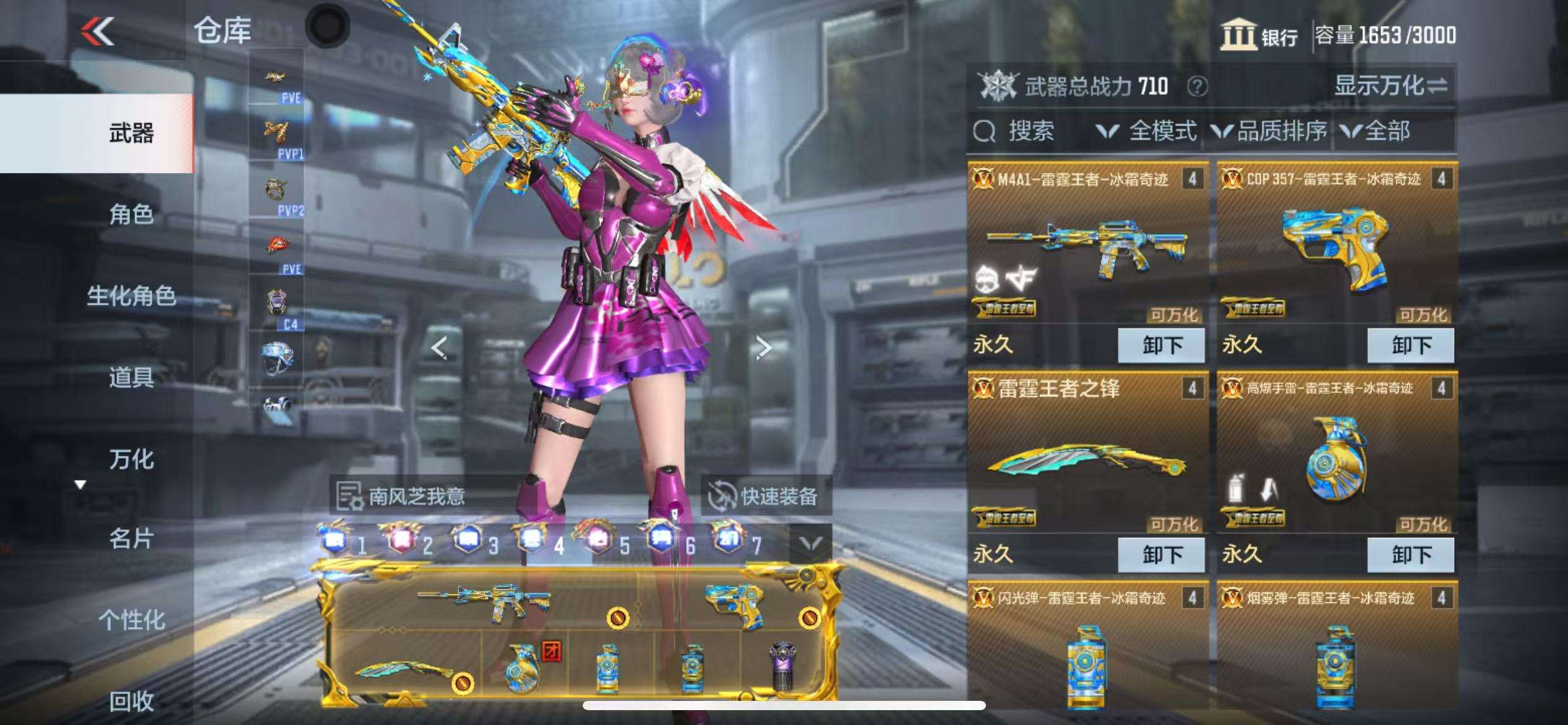Go back with the double-arrow button
This screenshot has width=1568, height=725.
(x=98, y=31)
